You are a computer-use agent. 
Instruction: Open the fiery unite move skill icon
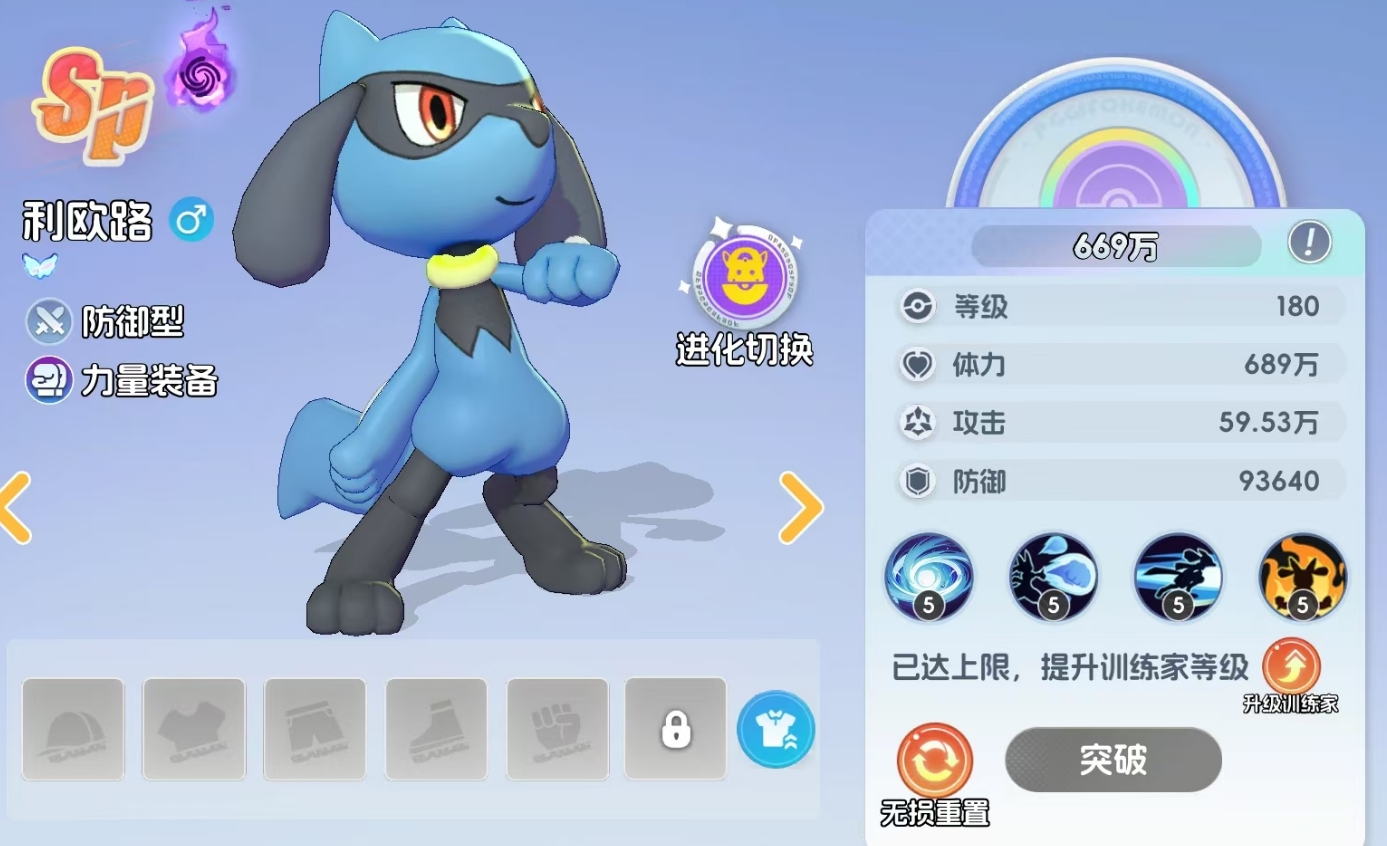pyautogui.click(x=1301, y=578)
